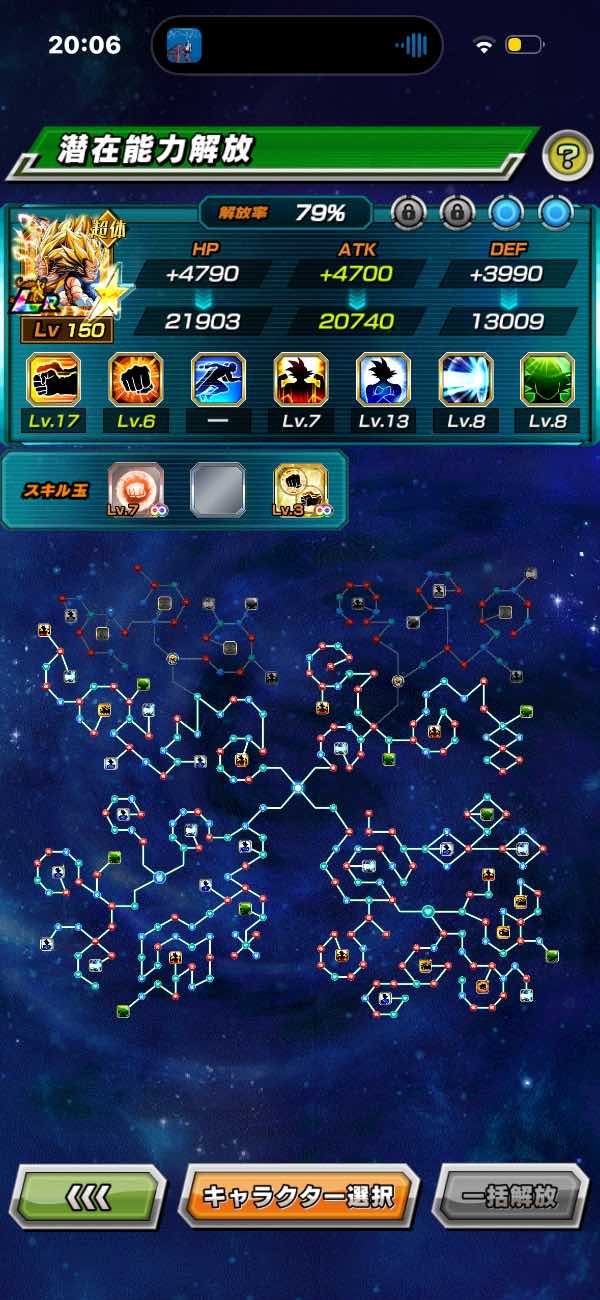600x1300 pixels.
Task: Open キャラクター選択 character select
Action: click(x=297, y=1196)
